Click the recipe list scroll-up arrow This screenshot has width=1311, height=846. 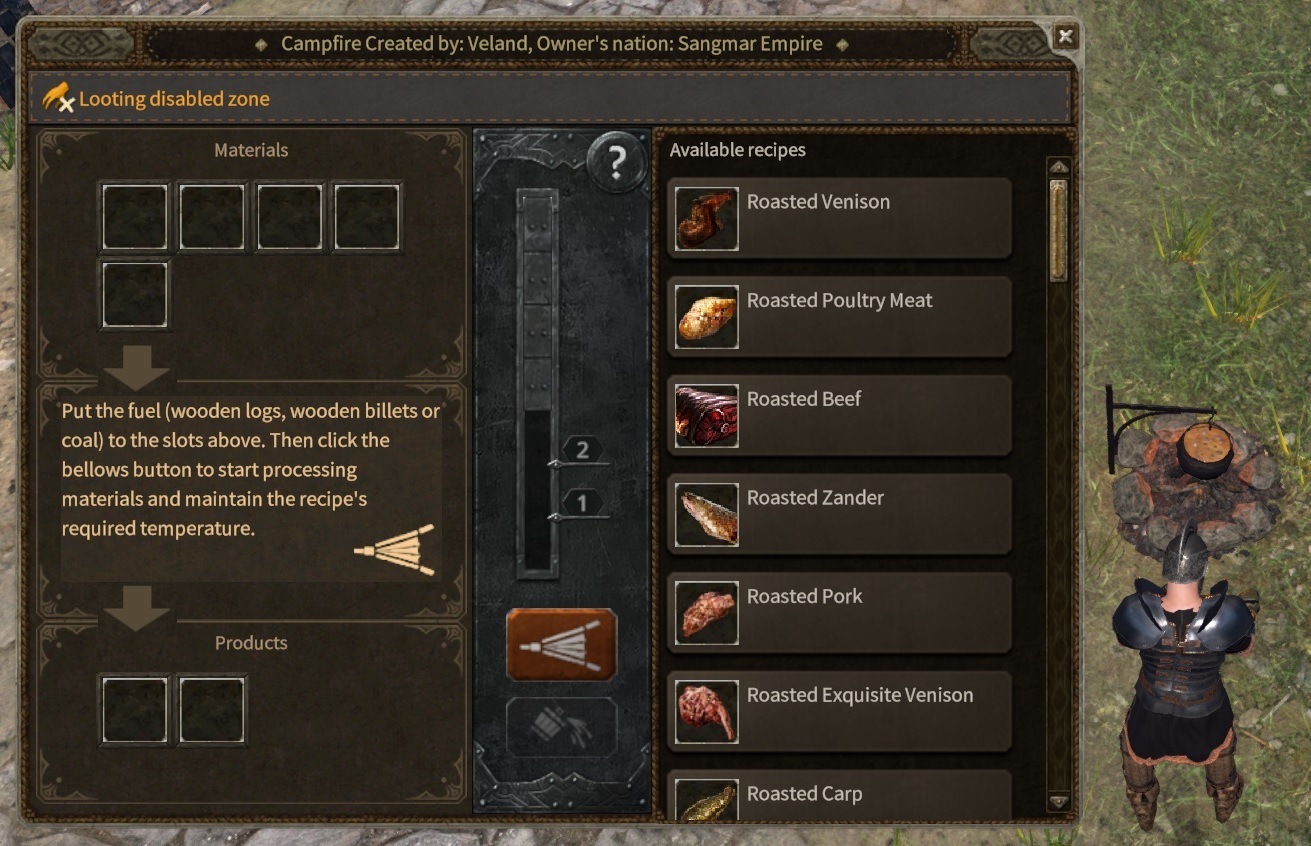[x=1058, y=166]
